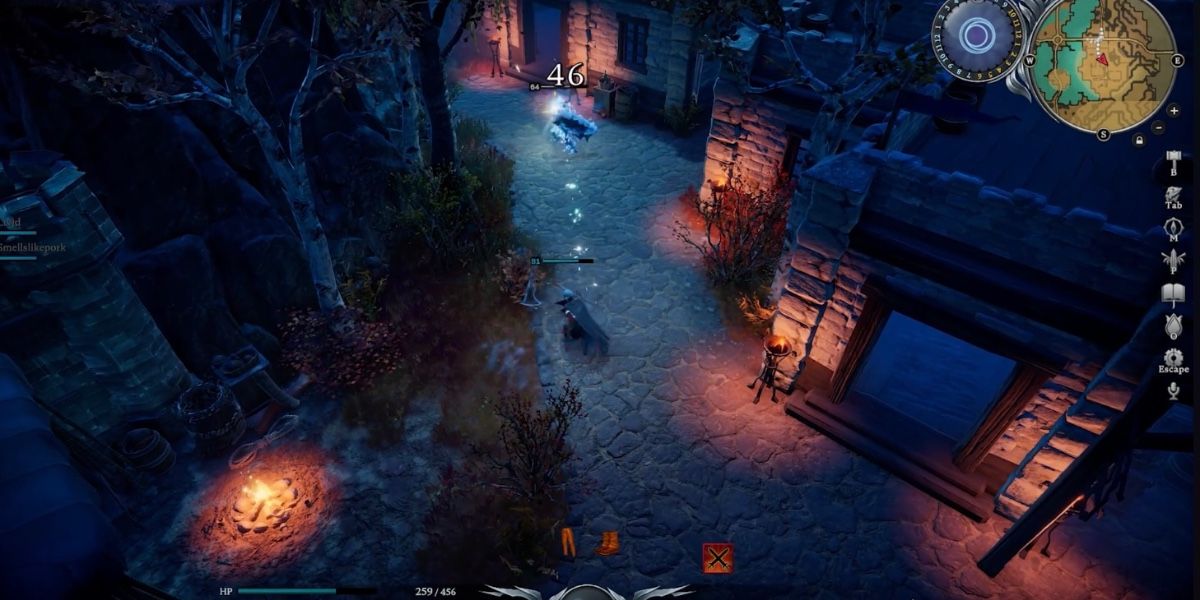This screenshot has width=1200, height=600.
Task: Click the orange pants durability icon
Action: [x=568, y=542]
